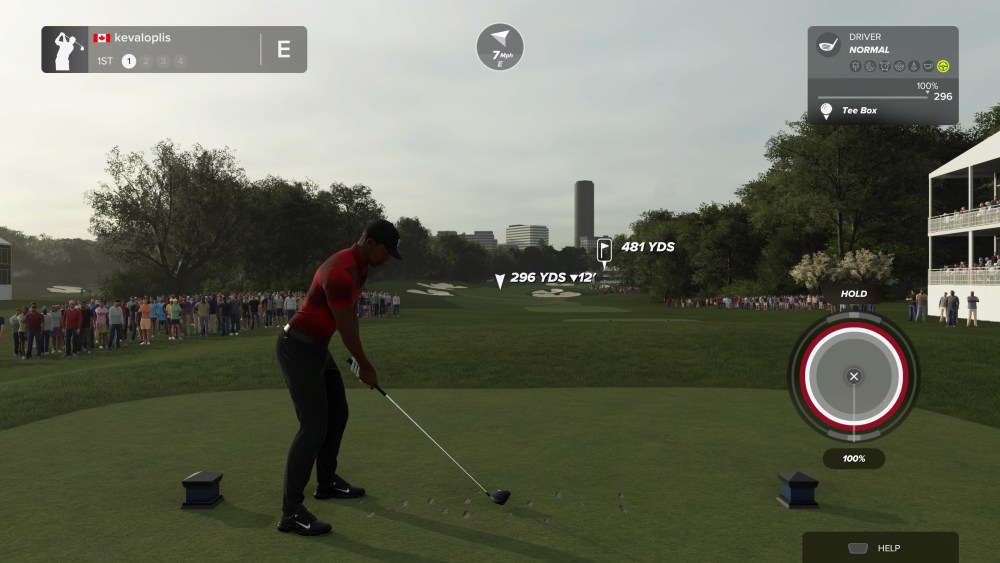This screenshot has height=563, width=1000.
Task: Select the driver club icon
Action: (x=828, y=43)
